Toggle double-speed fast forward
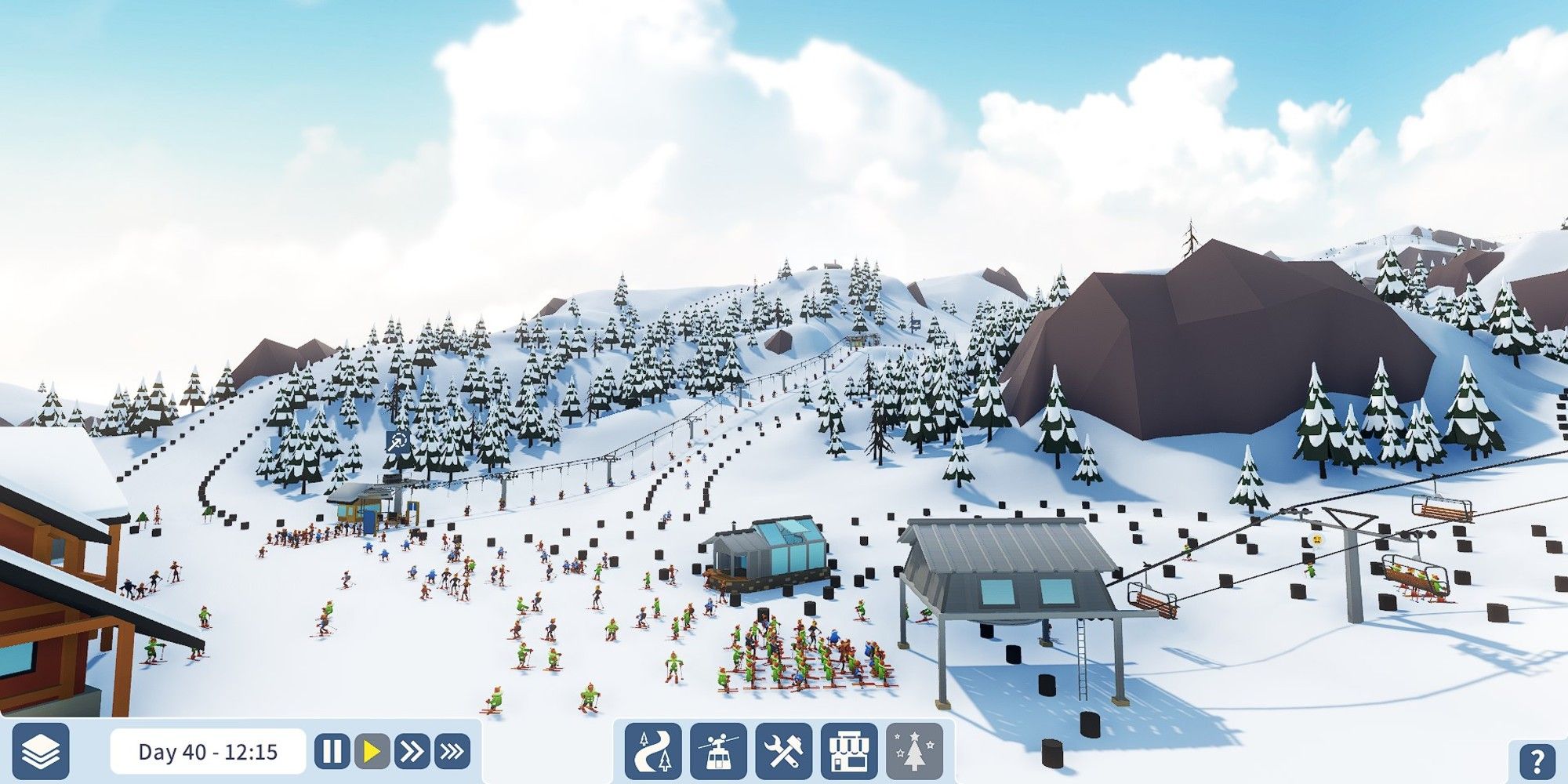1568x784 pixels. (x=411, y=751)
